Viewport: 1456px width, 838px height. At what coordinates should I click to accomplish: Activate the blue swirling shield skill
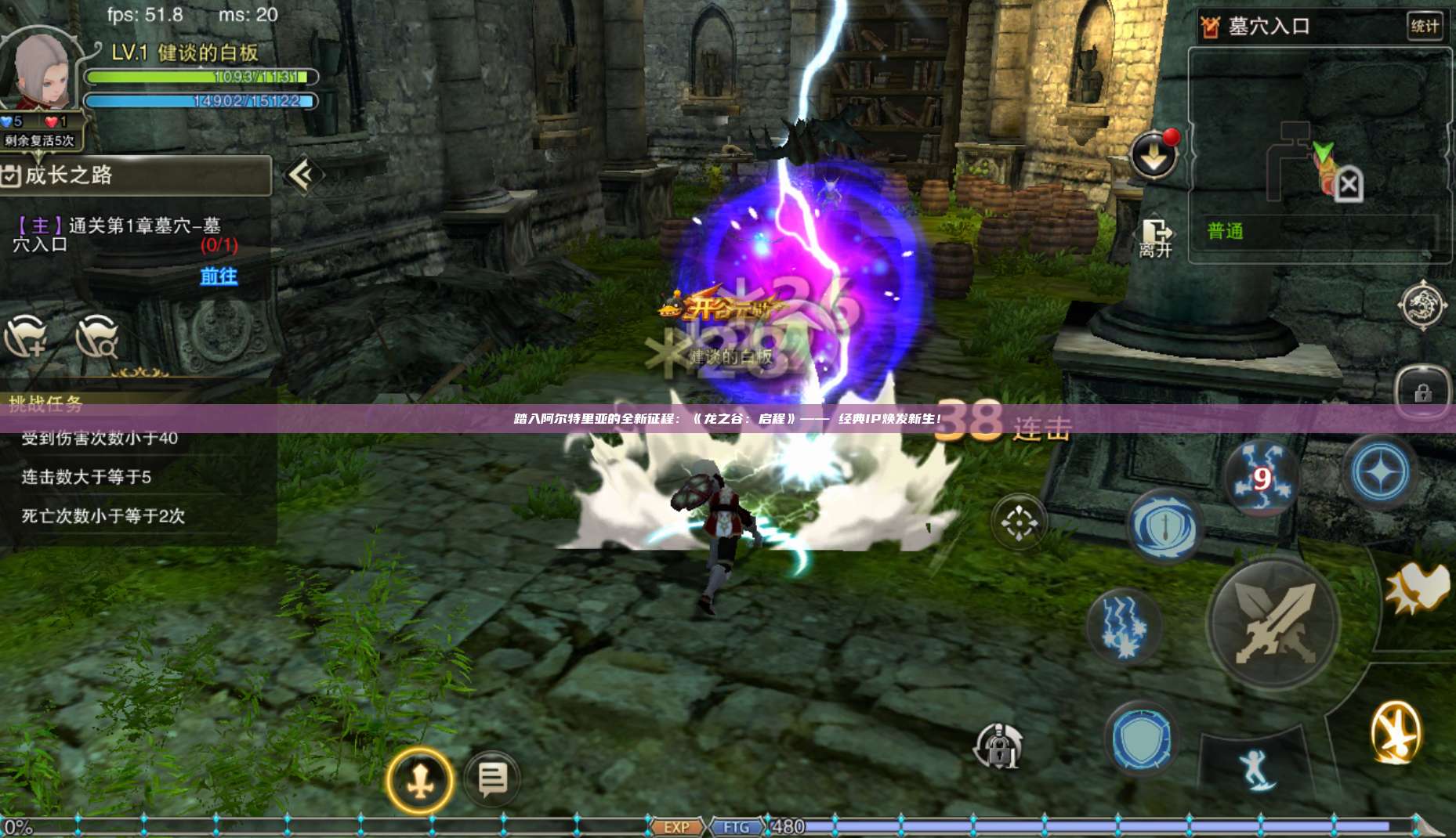tap(1164, 526)
